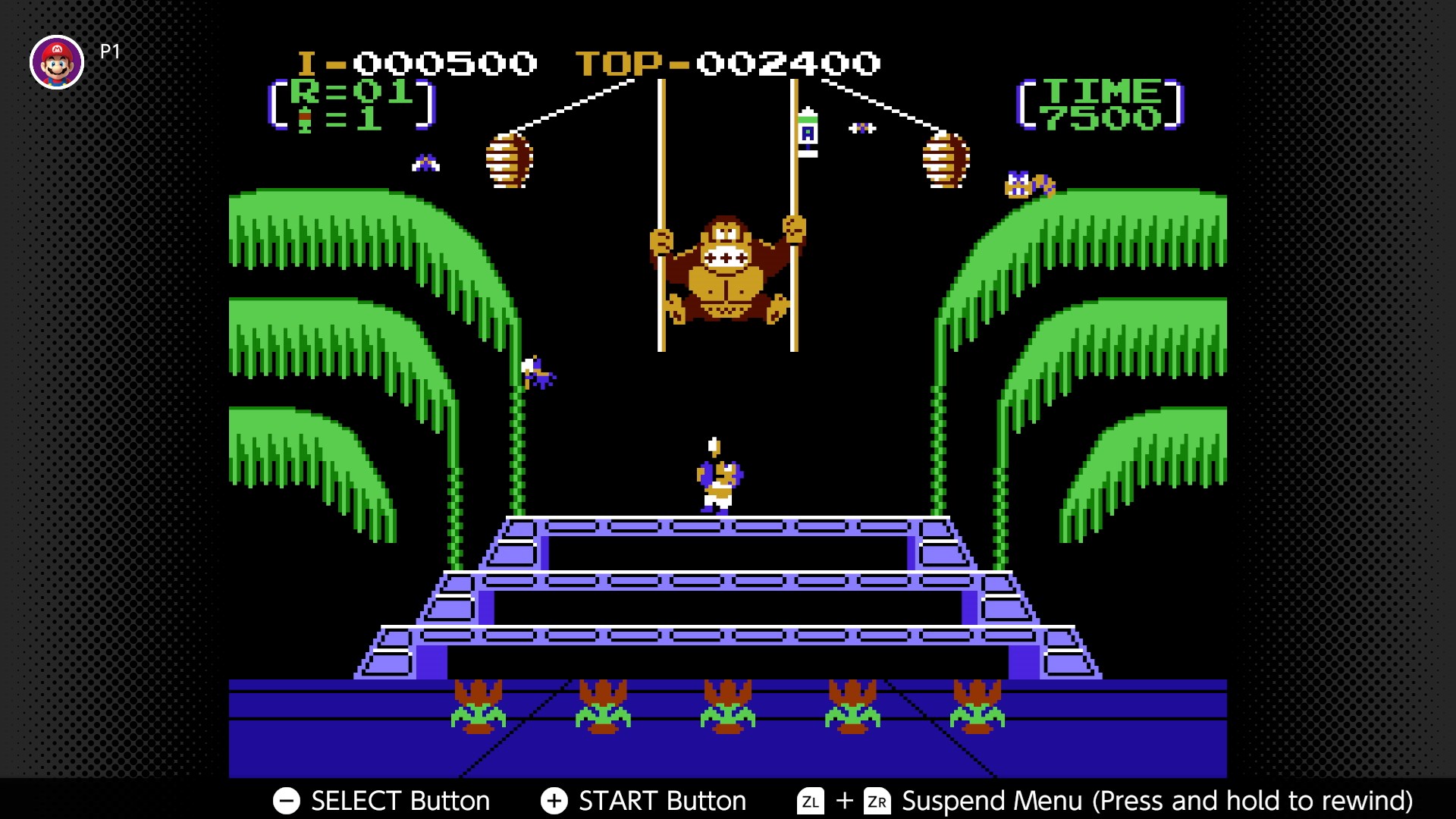This screenshot has height=819, width=1456.
Task: Select the plus START Button icon
Action: click(554, 800)
